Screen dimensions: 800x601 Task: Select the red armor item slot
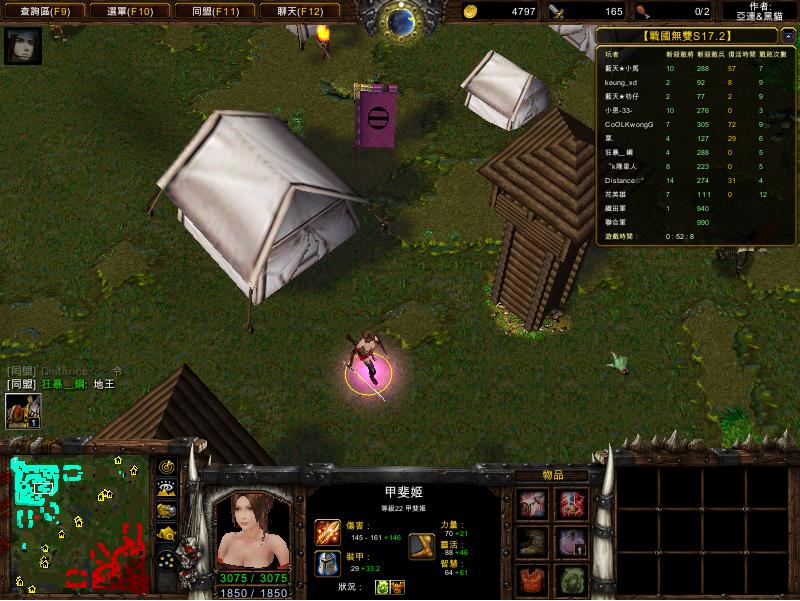coord(532,580)
